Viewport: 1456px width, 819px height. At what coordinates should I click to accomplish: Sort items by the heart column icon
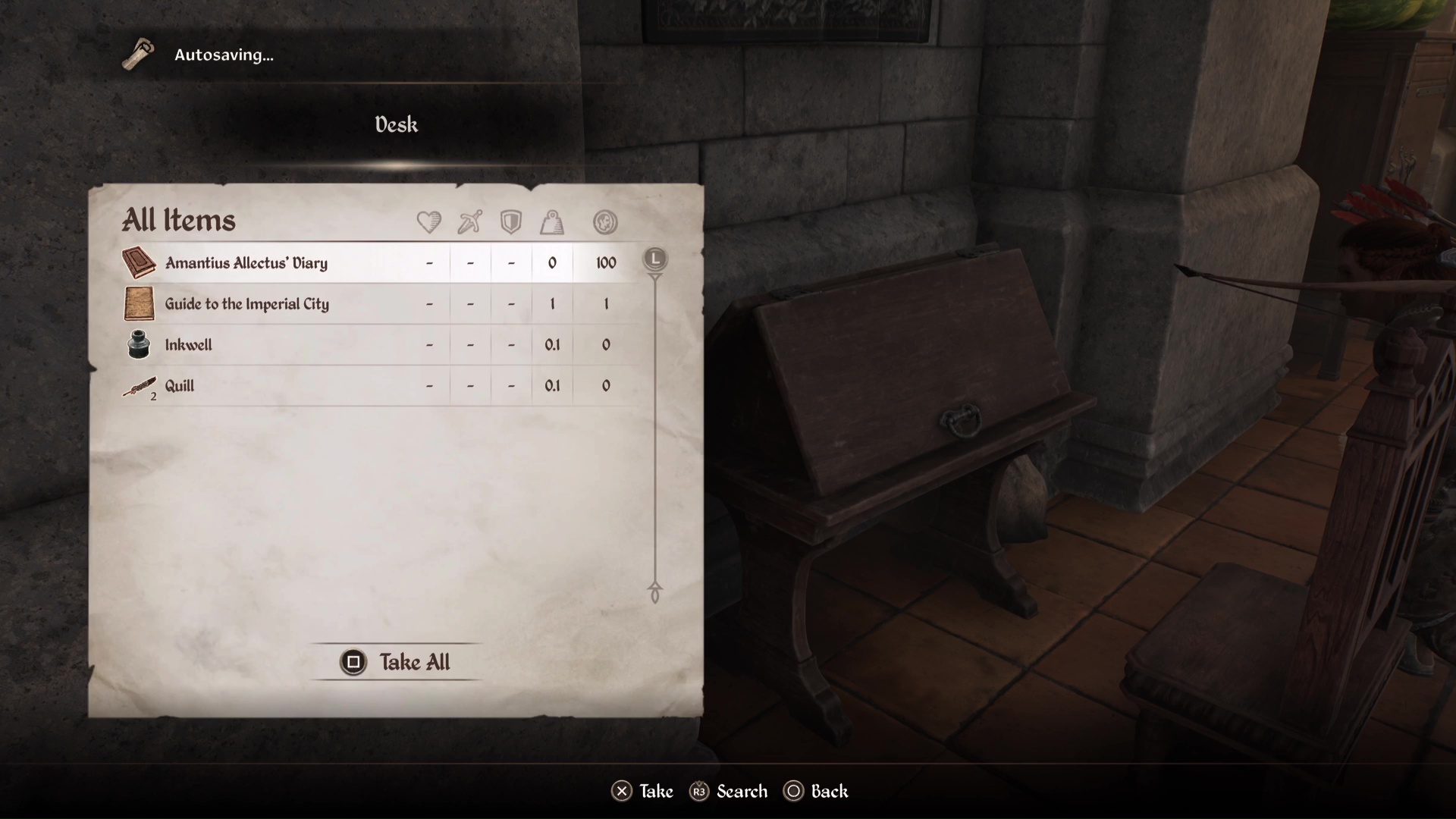[x=429, y=222]
